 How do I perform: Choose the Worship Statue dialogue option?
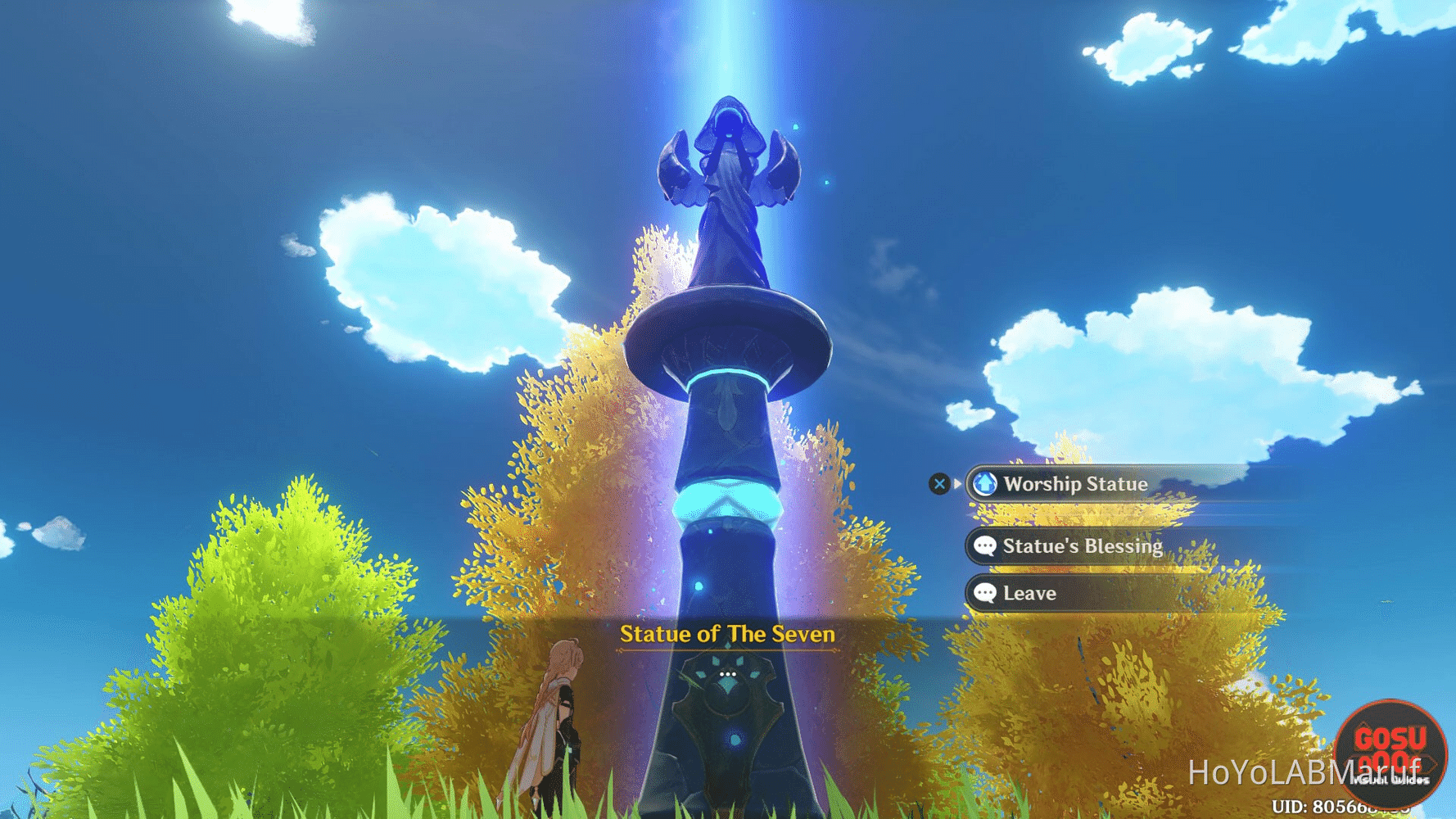[x=1077, y=484]
